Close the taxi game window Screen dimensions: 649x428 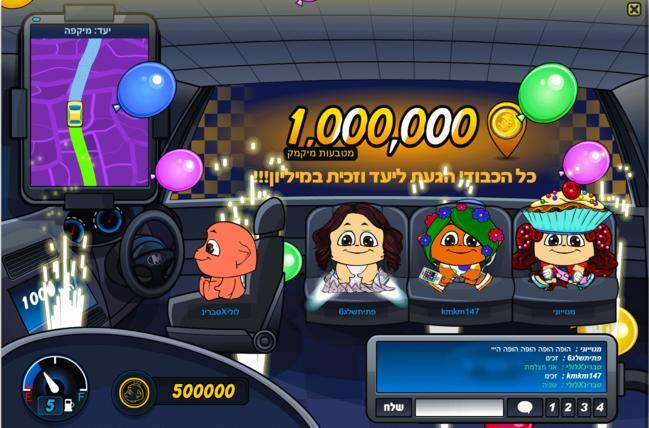point(634,9)
